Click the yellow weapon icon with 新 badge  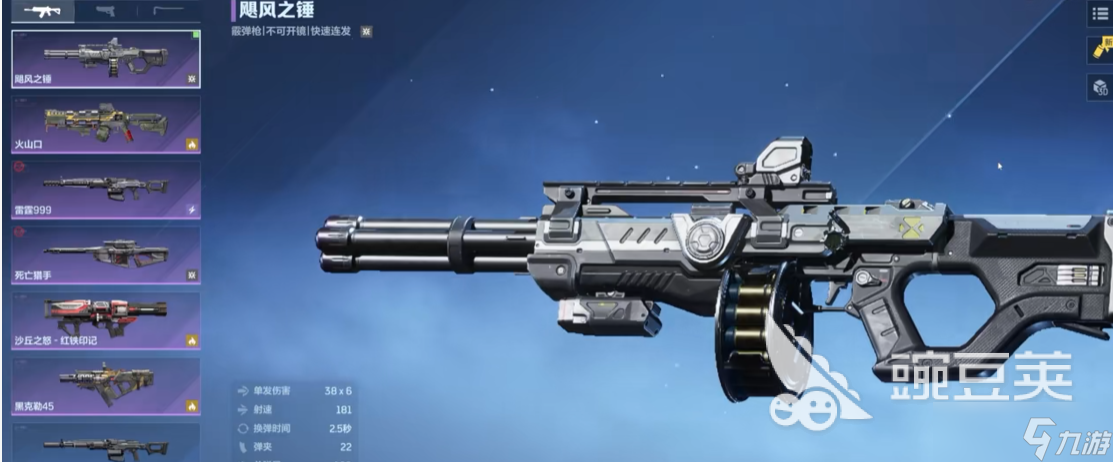coord(1100,50)
